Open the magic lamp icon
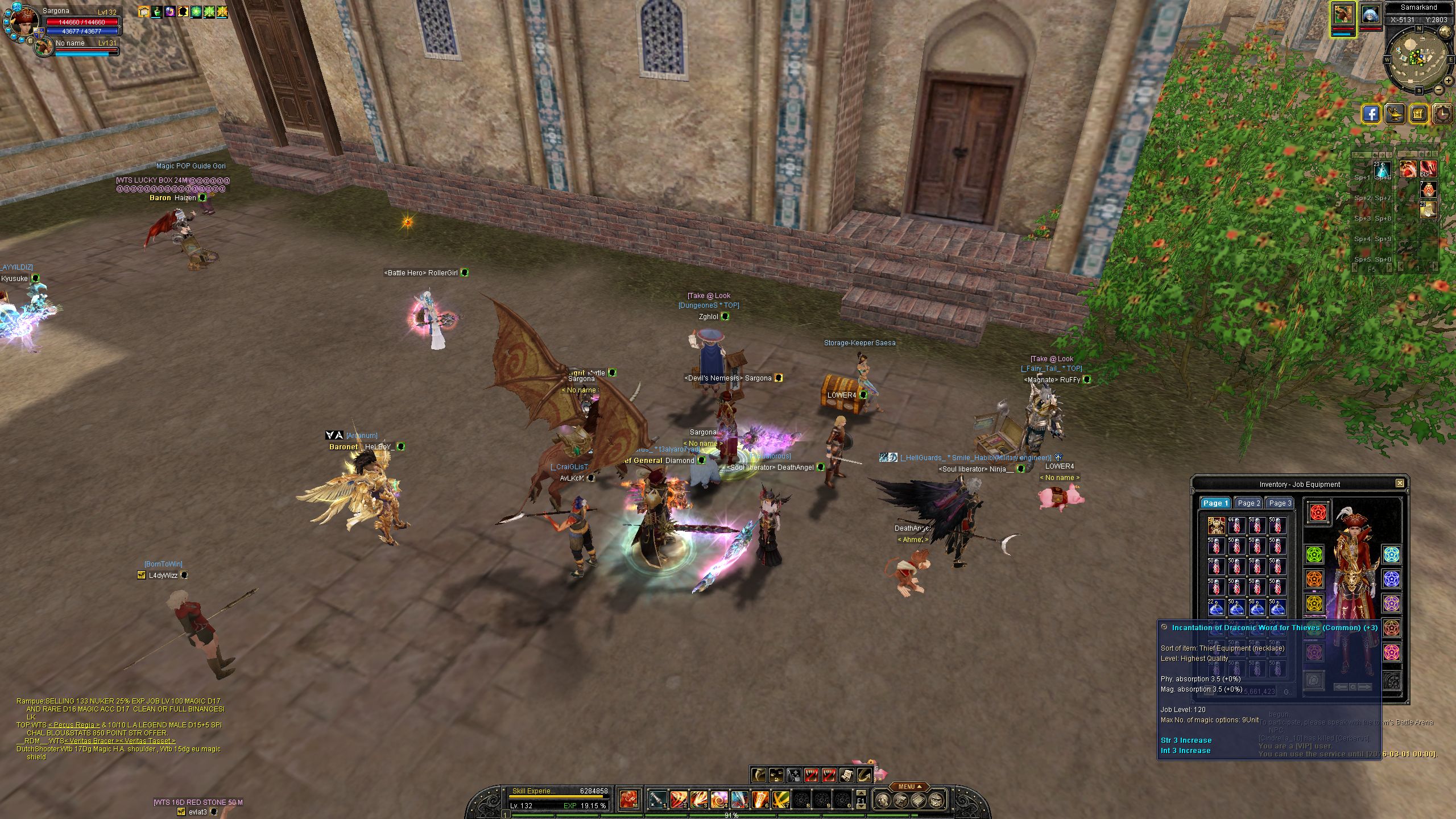 click(1395, 114)
